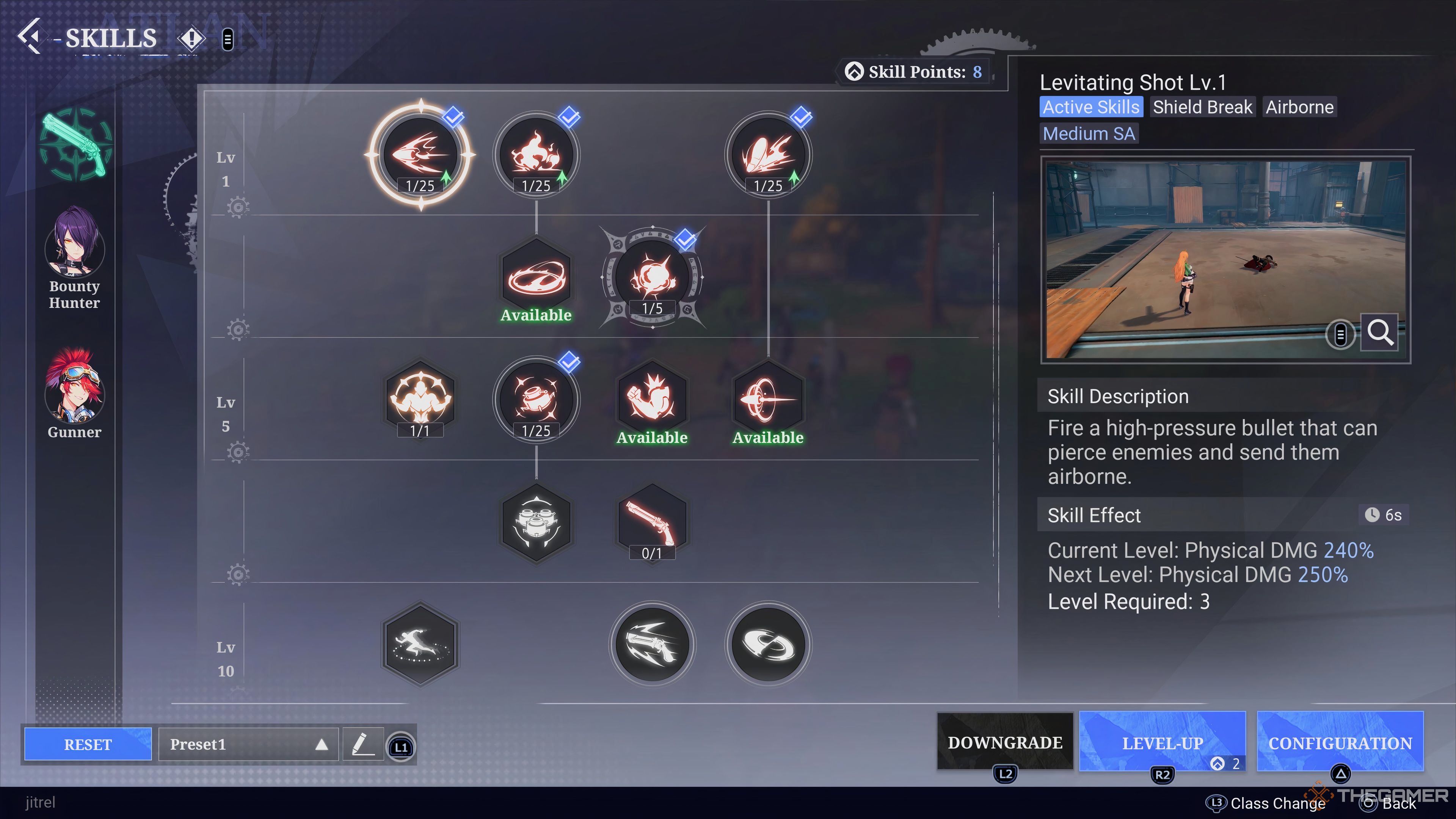The width and height of the screenshot is (1456, 819).
Task: Reset the skill tree
Action: click(88, 744)
